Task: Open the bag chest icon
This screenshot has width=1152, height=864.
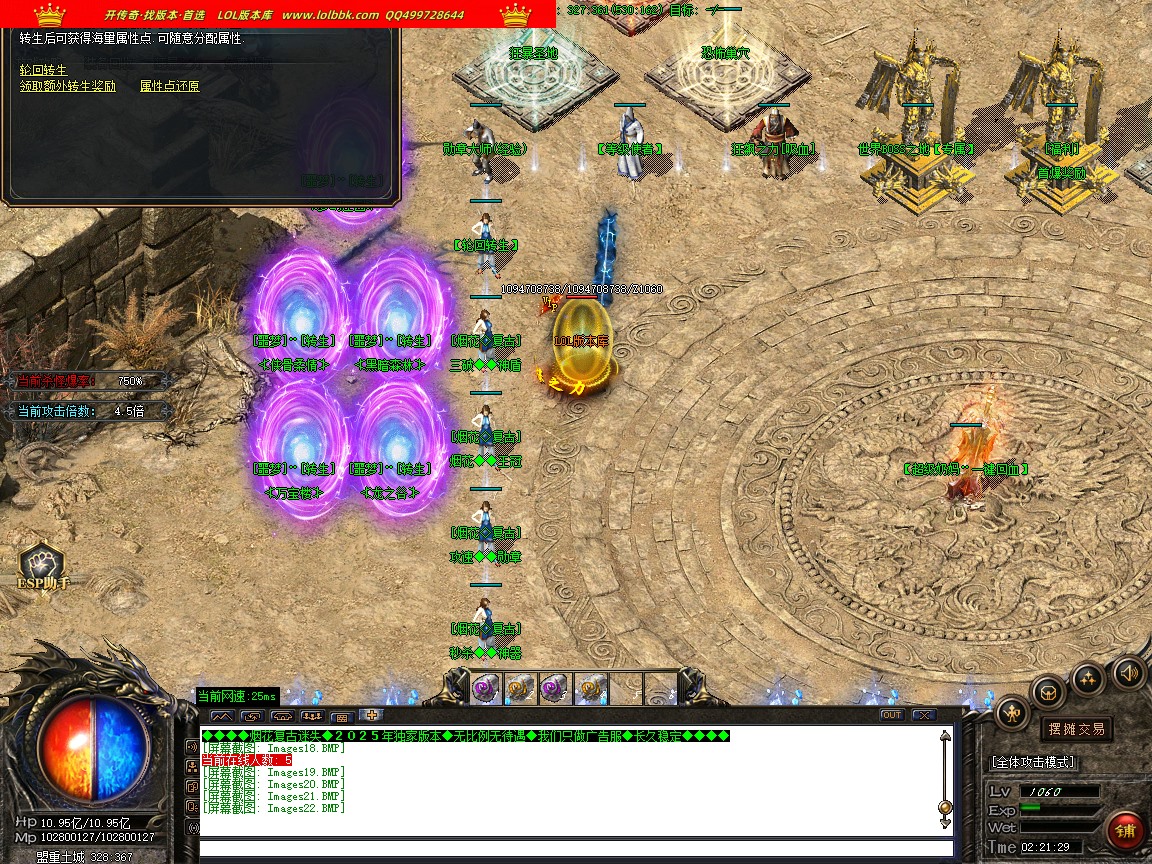Action: pos(1050,691)
